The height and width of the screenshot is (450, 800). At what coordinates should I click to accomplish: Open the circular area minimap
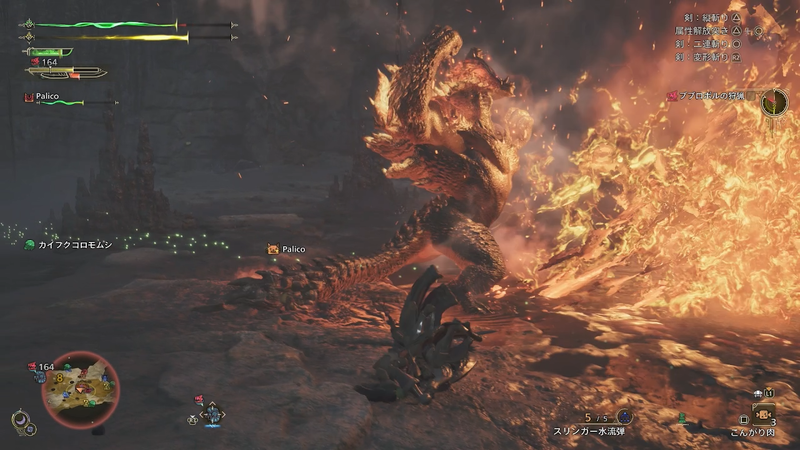[x=80, y=388]
